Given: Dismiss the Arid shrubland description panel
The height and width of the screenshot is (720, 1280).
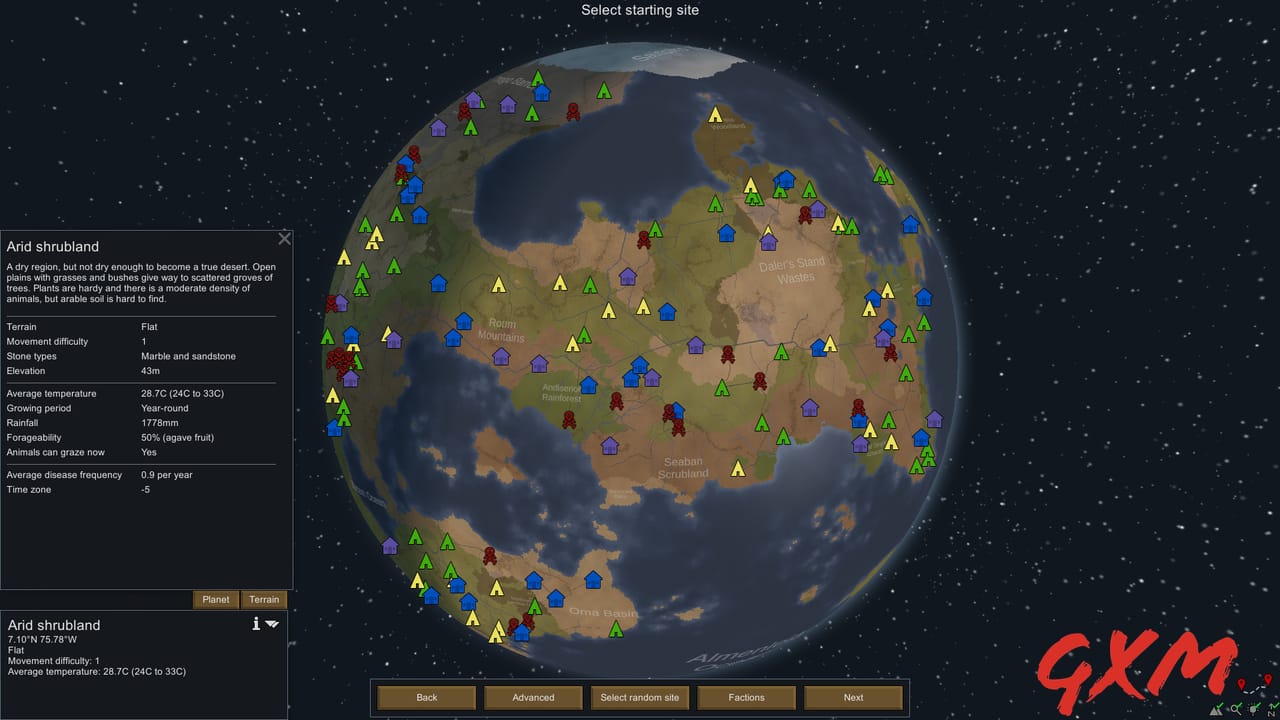Looking at the screenshot, I should (x=284, y=238).
